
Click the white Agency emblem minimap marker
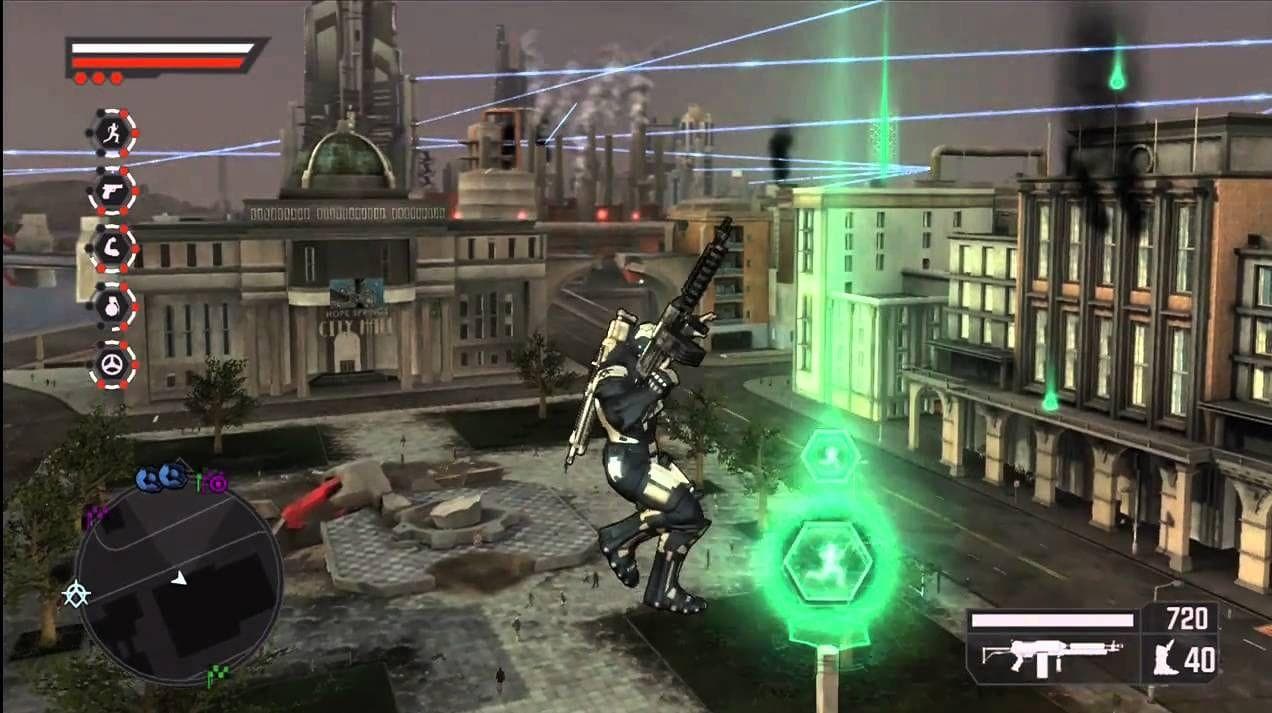pyautogui.click(x=75, y=595)
